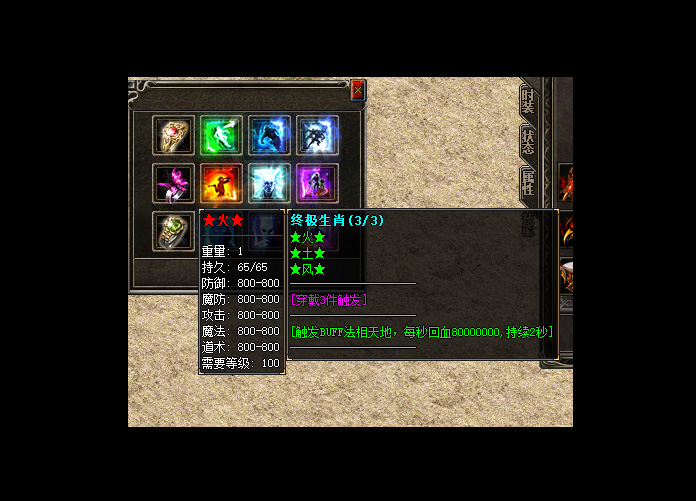Select the white-cyan glowing figure icon
The width and height of the screenshot is (696, 501).
pos(269,183)
